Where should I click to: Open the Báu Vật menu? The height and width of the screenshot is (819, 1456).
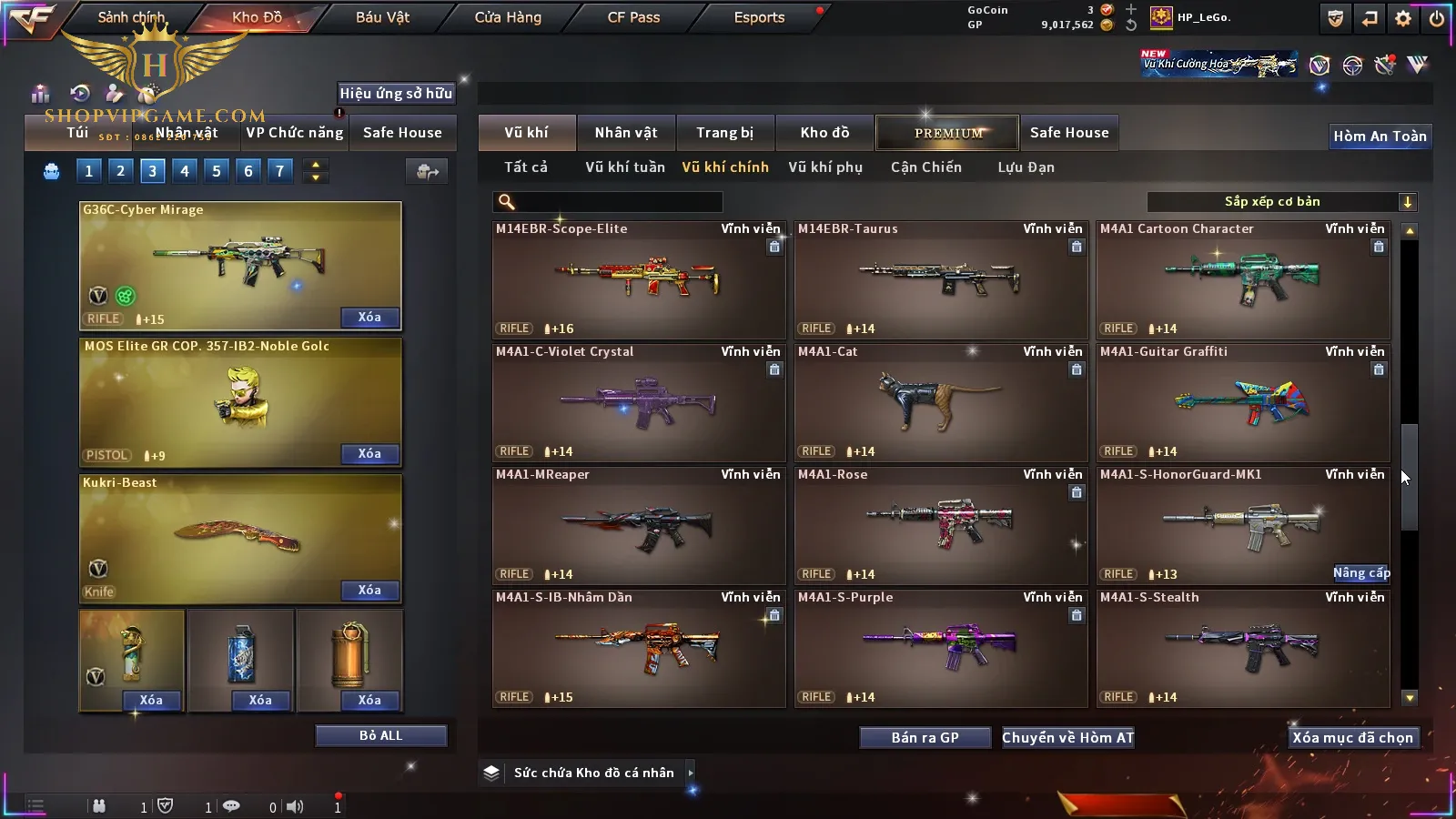click(x=382, y=17)
